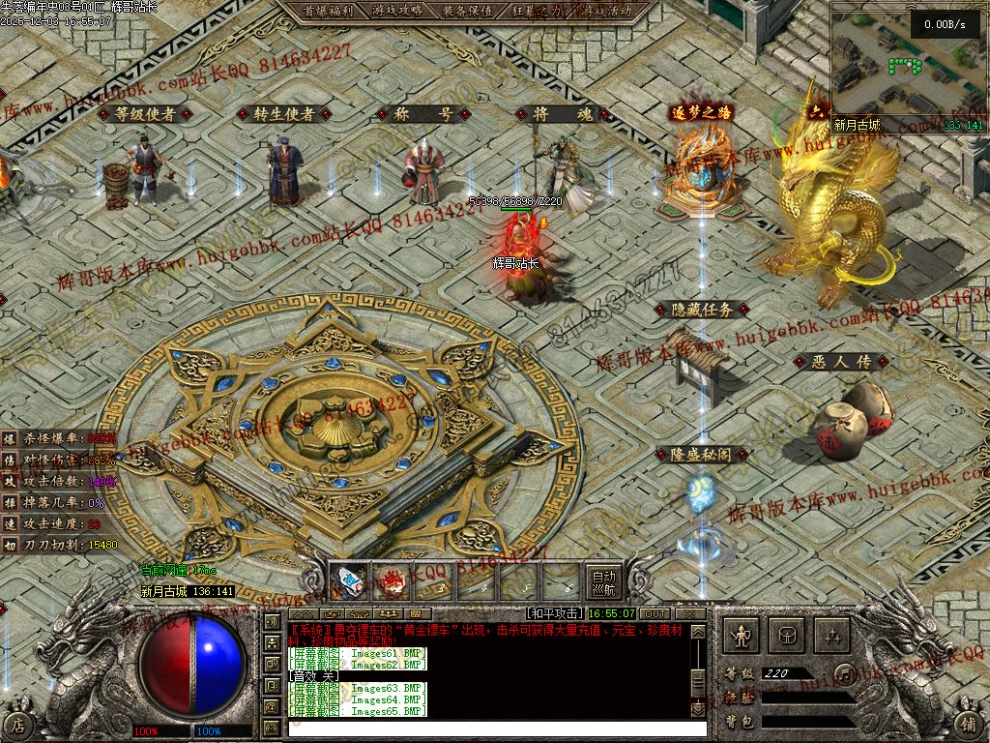Toggle the 自动巡航 auto-cruise button

point(602,582)
